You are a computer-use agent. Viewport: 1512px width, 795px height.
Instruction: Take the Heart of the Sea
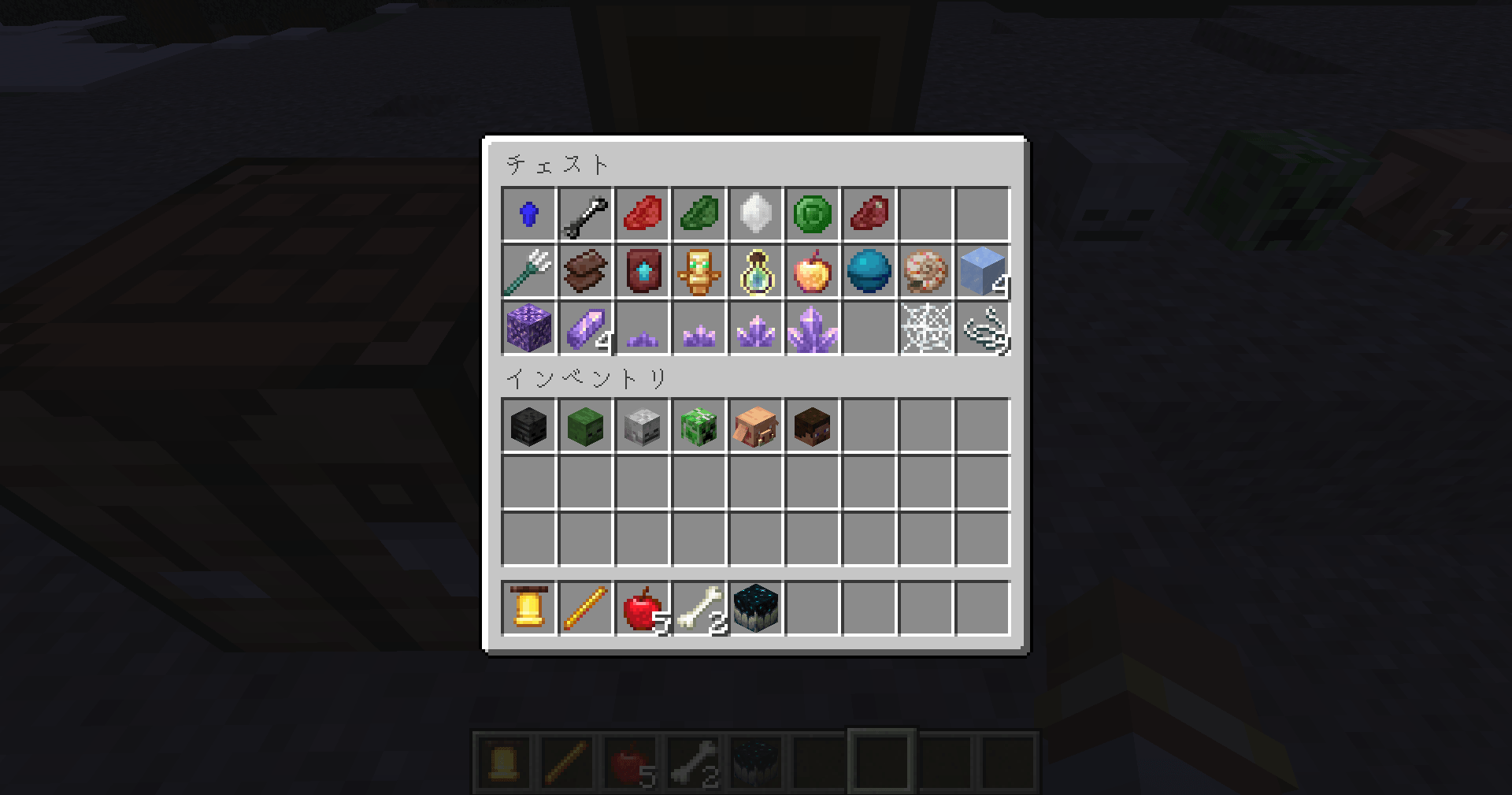[x=869, y=271]
